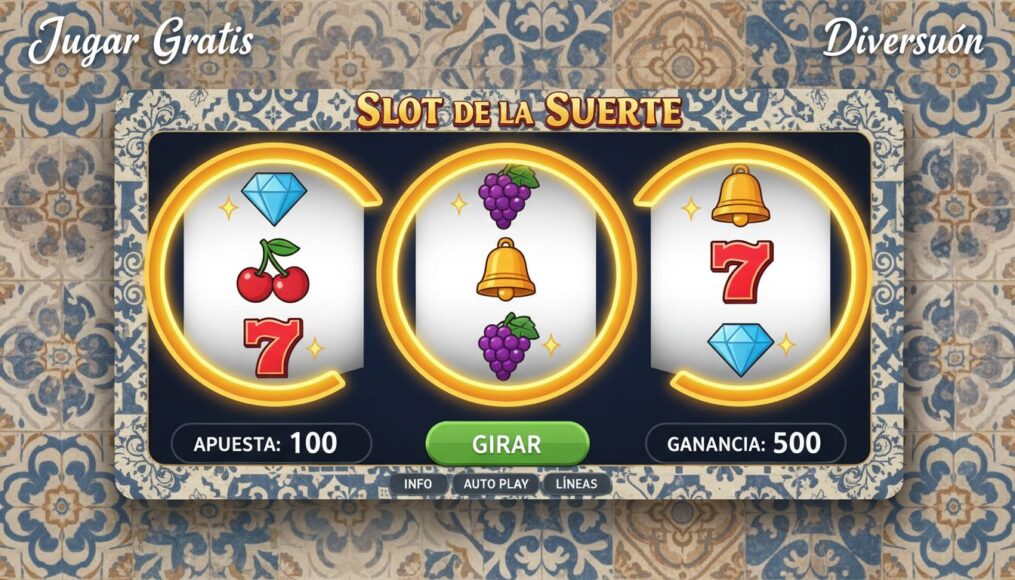
Task: Open the INFO panel
Action: (x=418, y=484)
